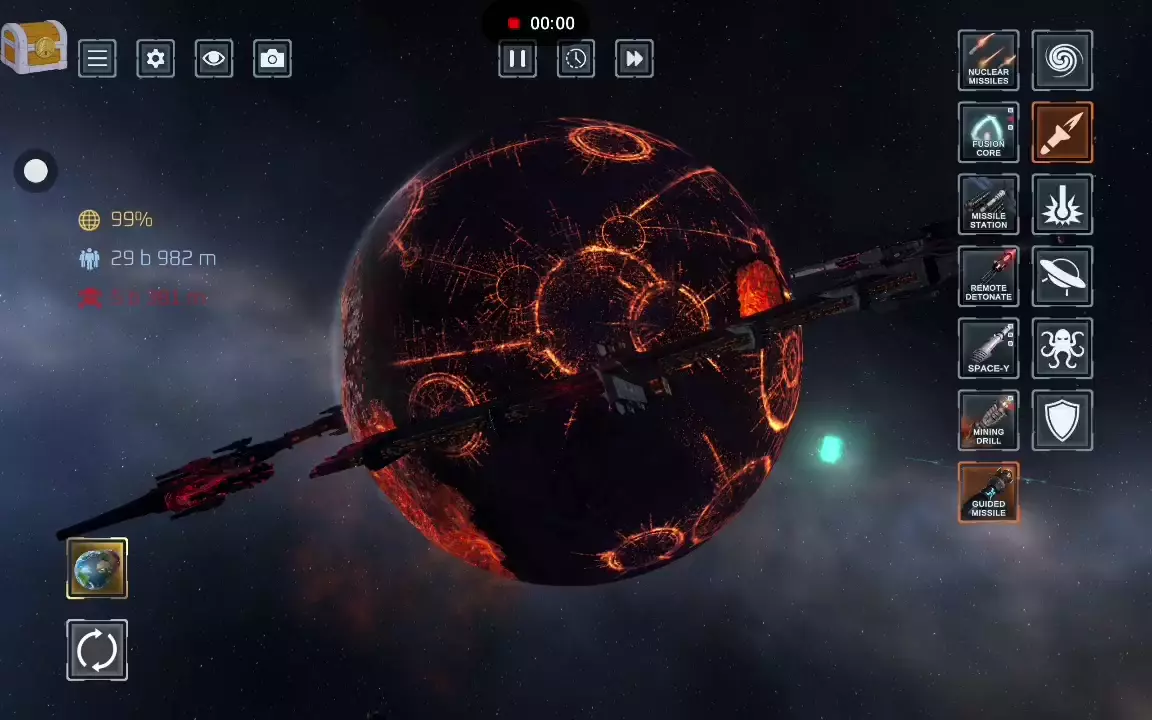Activate the Remote Detonate weapon
This screenshot has width=1152, height=720.
point(988,276)
